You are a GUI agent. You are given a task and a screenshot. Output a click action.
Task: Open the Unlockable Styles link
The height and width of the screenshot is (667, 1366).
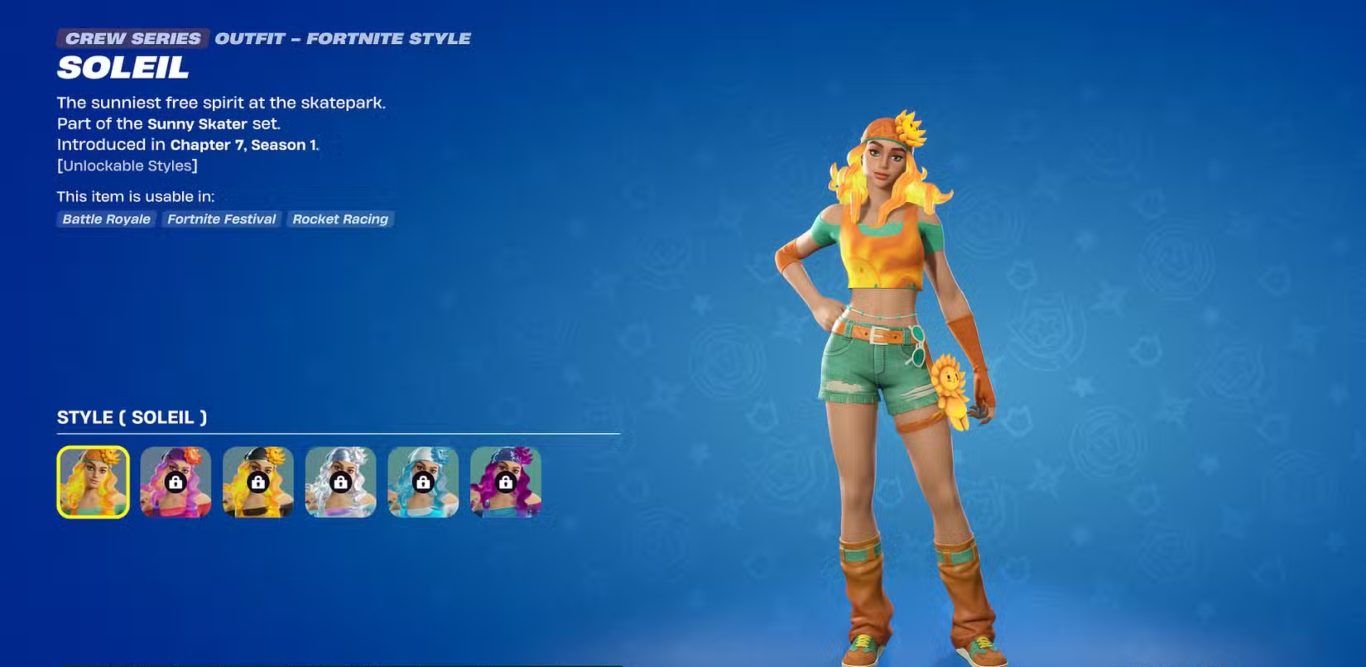[127, 166]
